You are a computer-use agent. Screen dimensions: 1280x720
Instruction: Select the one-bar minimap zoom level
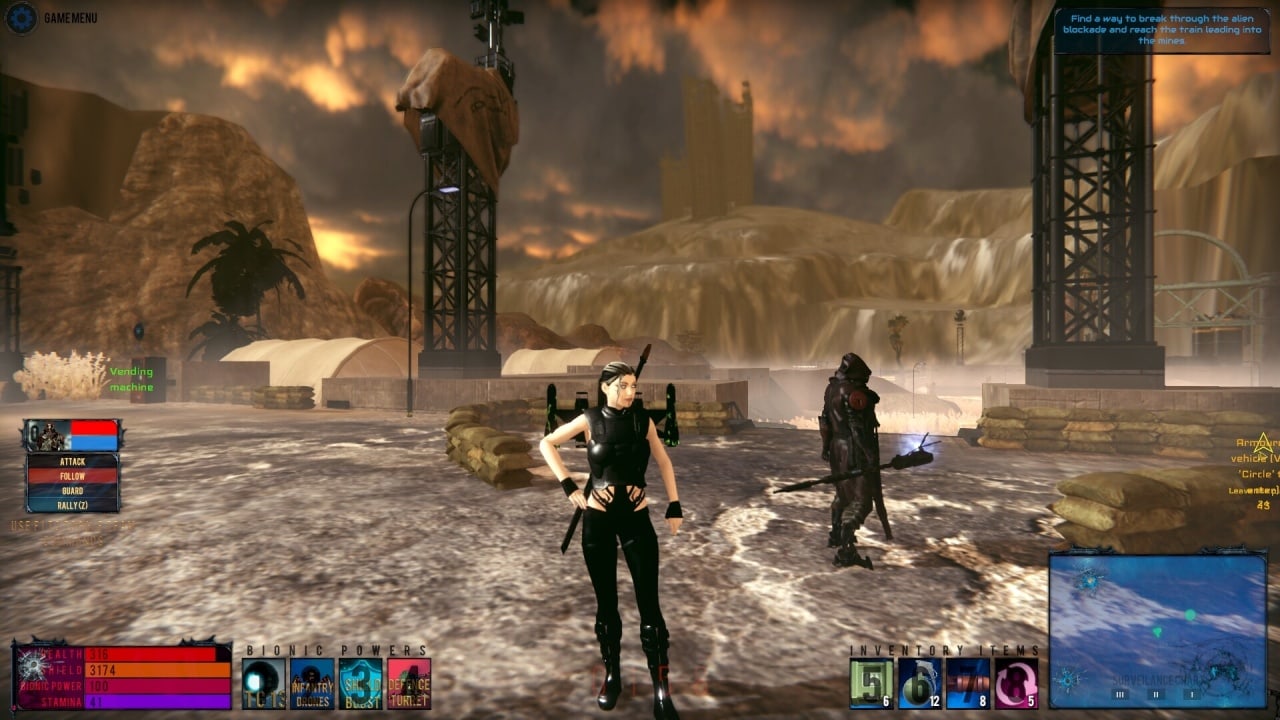[1191, 694]
